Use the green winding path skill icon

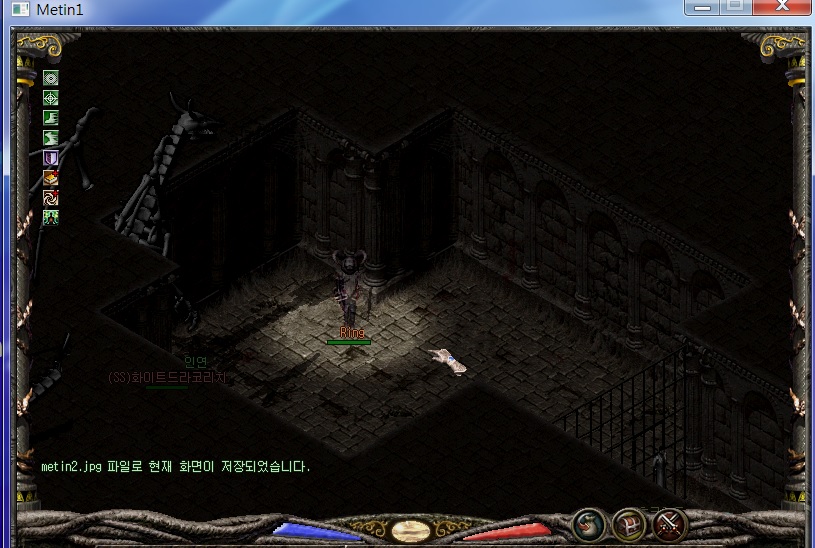[50, 138]
